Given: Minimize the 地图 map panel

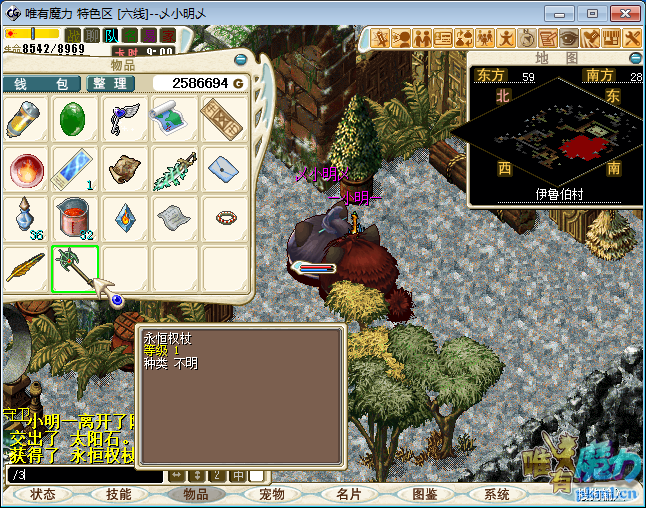Looking at the screenshot, I should tap(635, 58).
